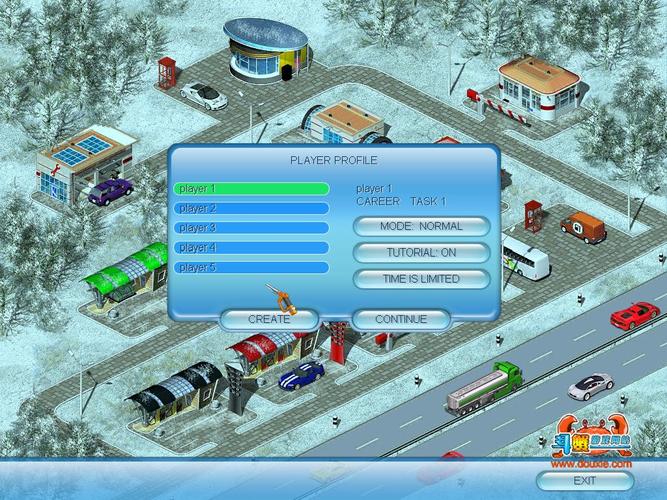
Task: Pick the player 3 profile slot
Action: [x=251, y=228]
